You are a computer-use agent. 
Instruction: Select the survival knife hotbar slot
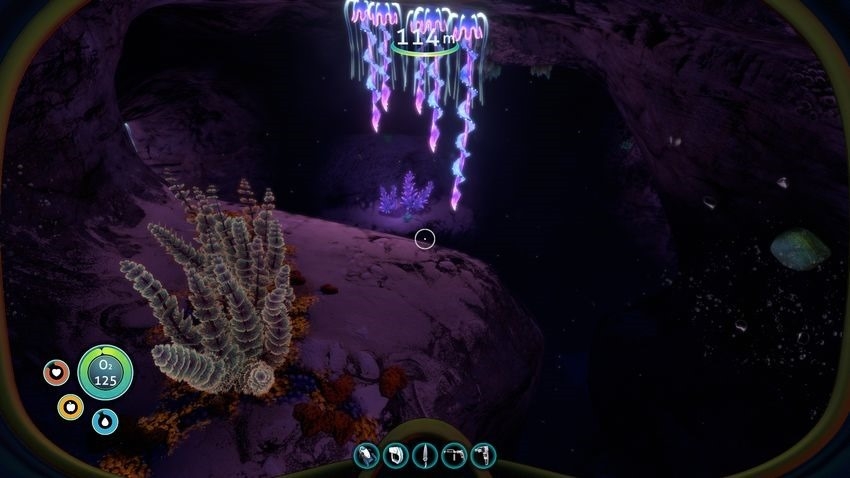tap(425, 455)
